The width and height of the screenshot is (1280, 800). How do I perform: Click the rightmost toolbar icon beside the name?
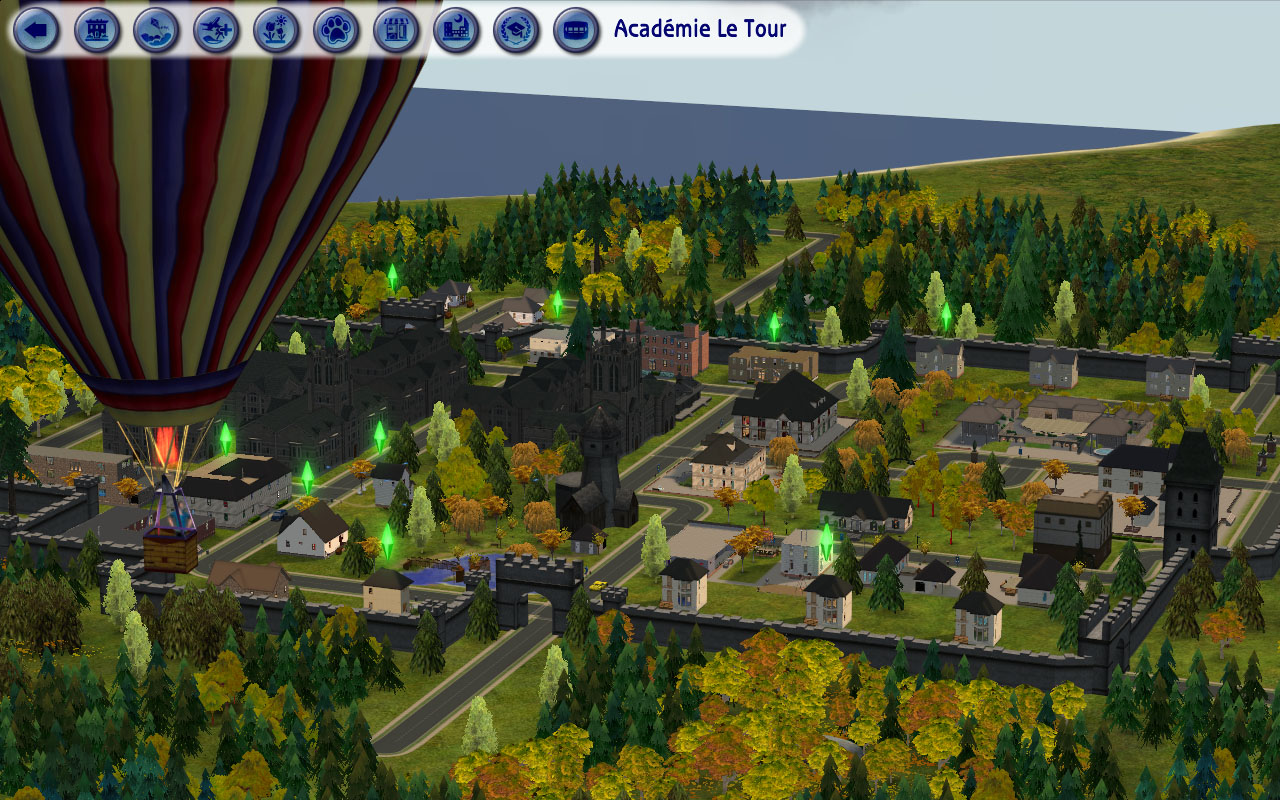[x=576, y=30]
